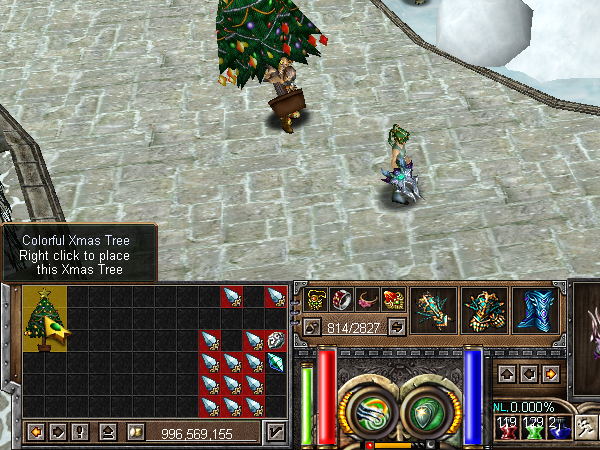600x450 pixels.
Task: Click the eject-style up arrow inventory button
Action: pos(106,432)
